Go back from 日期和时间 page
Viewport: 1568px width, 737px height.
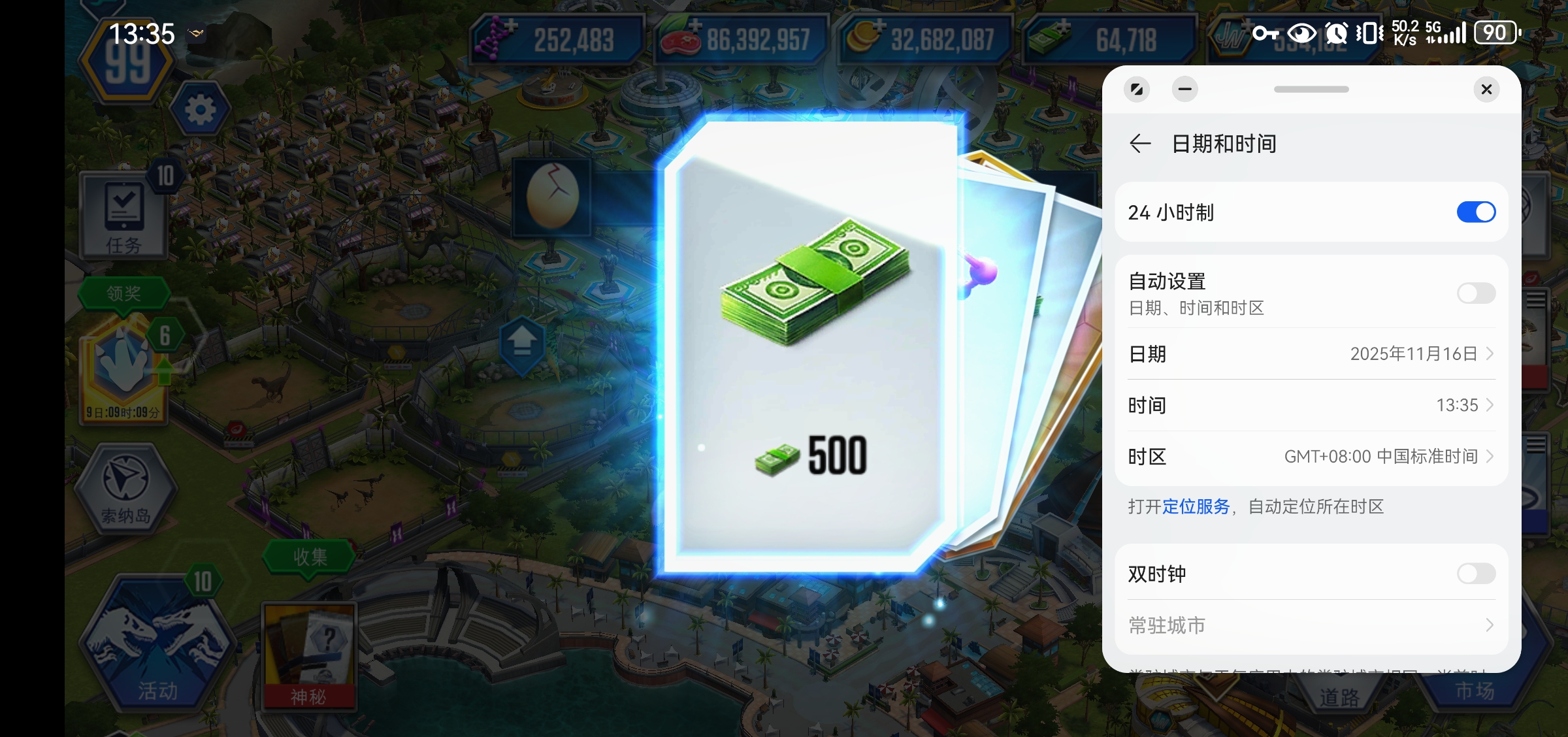1141,144
